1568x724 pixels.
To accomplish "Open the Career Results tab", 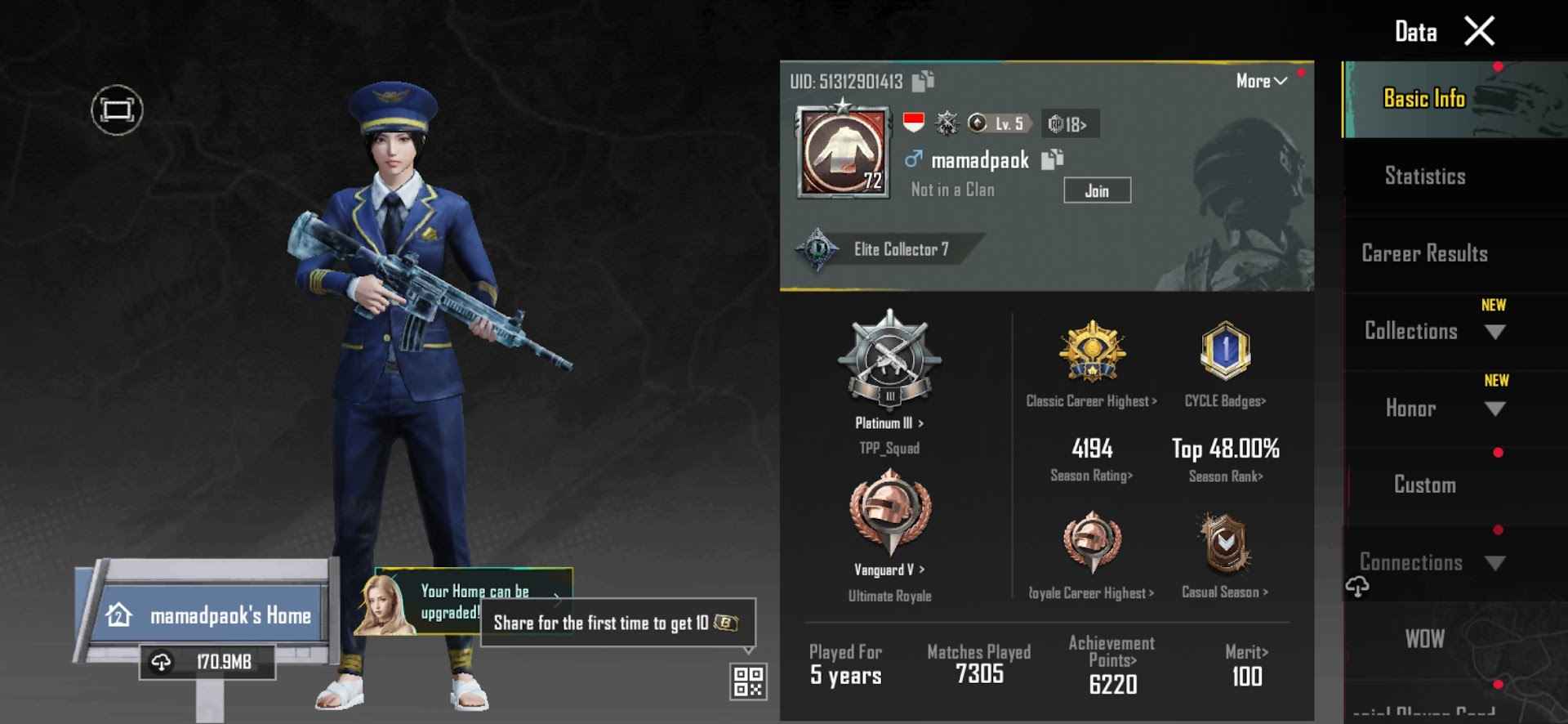I will pyautogui.click(x=1424, y=253).
